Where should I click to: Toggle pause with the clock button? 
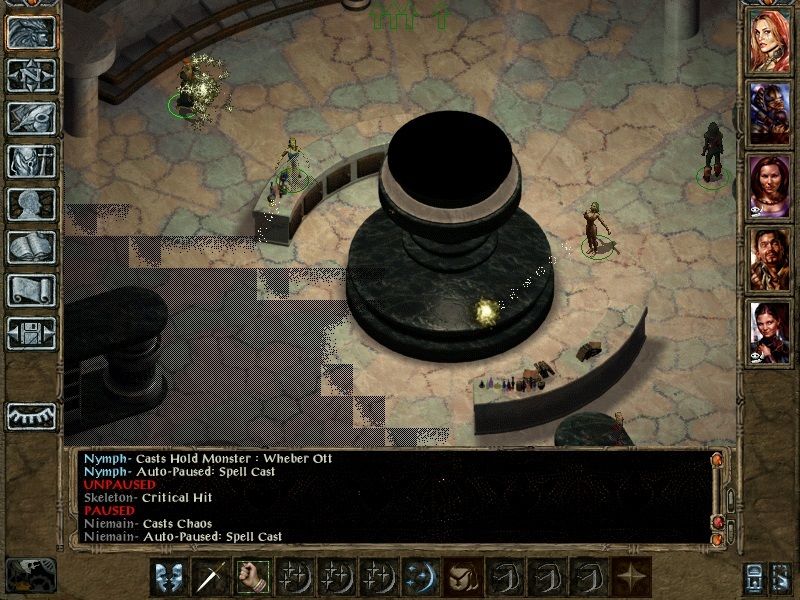tap(30, 575)
